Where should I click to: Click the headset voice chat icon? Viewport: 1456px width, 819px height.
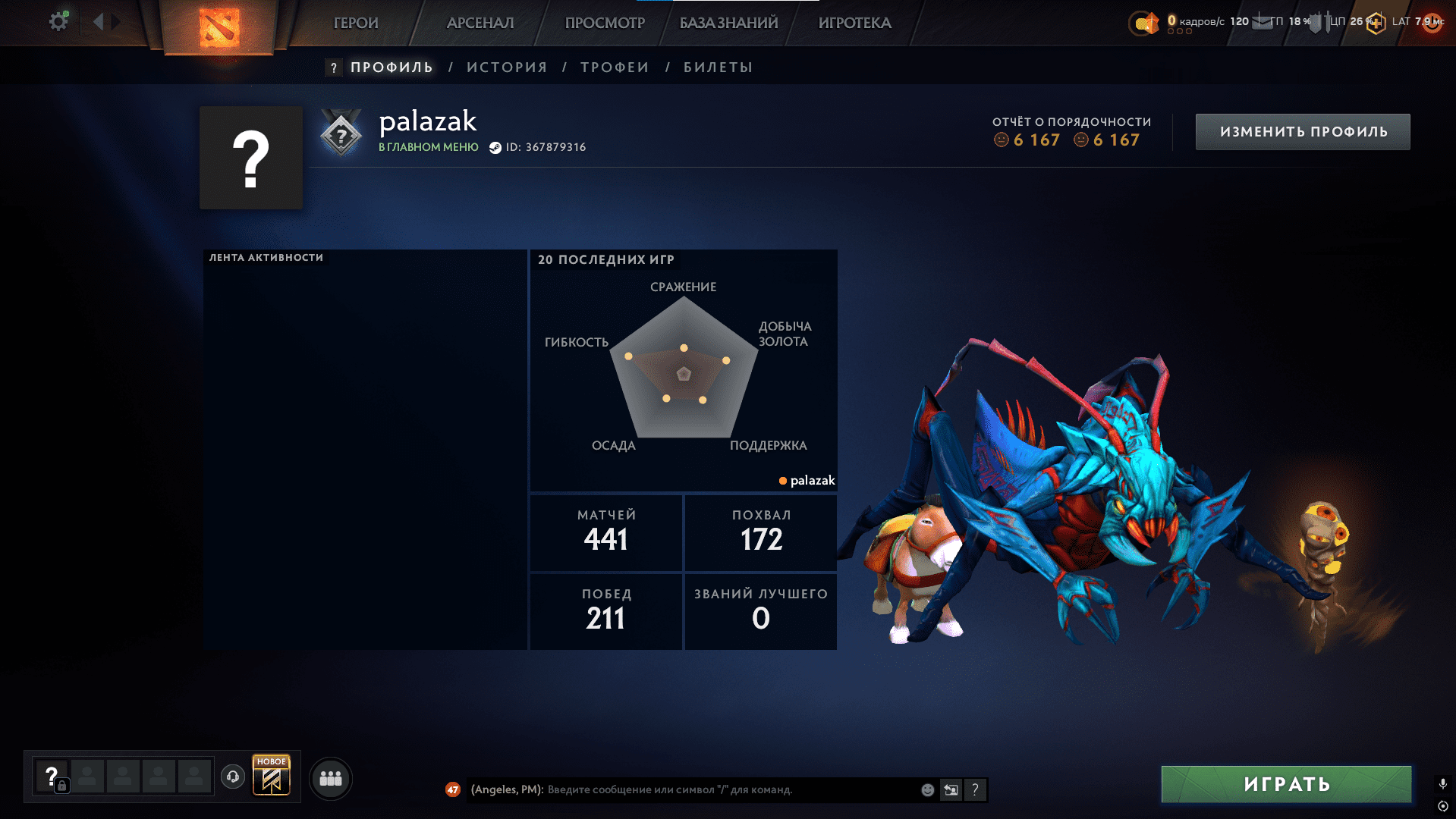pyautogui.click(x=233, y=777)
